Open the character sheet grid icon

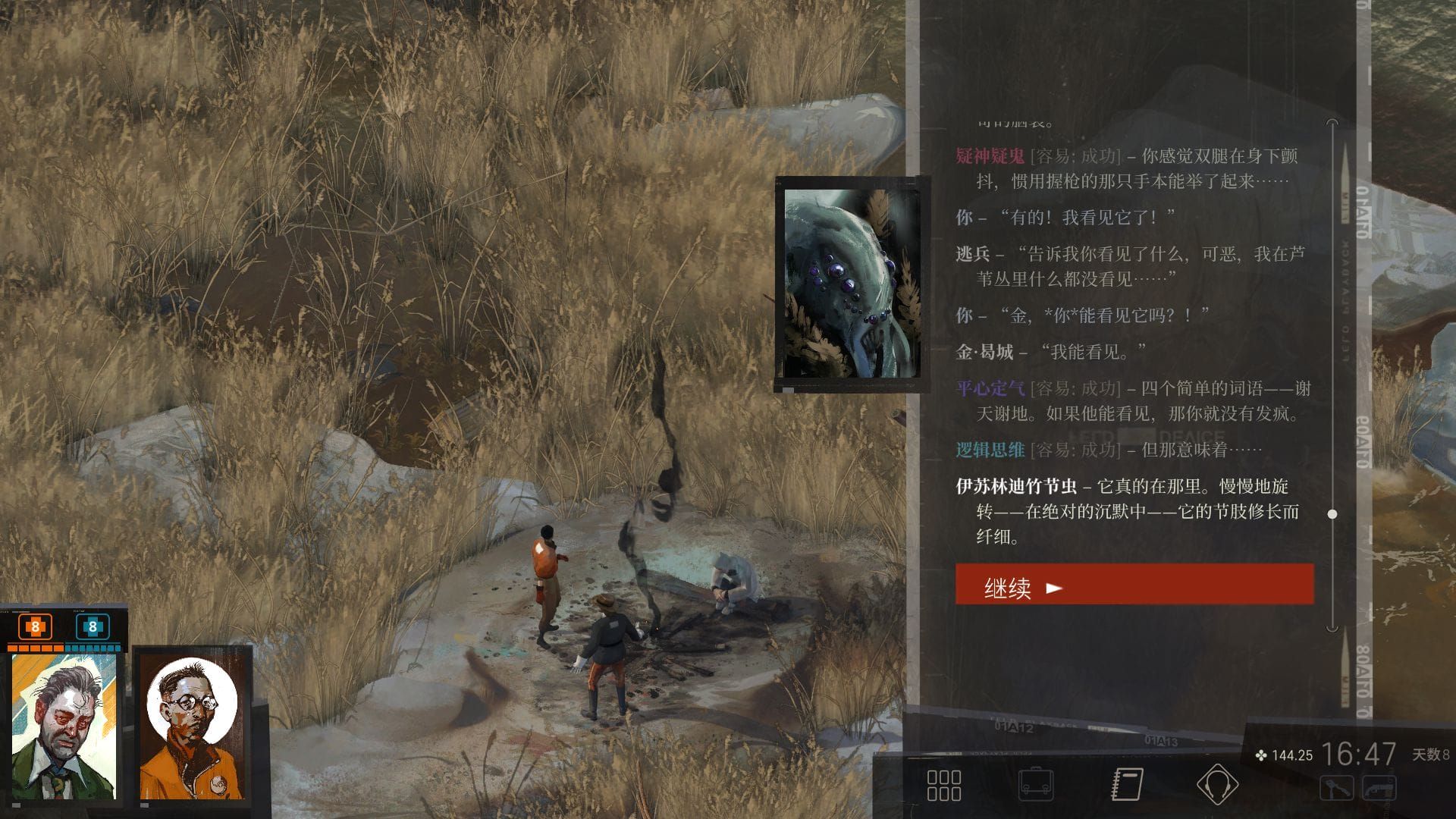click(944, 785)
